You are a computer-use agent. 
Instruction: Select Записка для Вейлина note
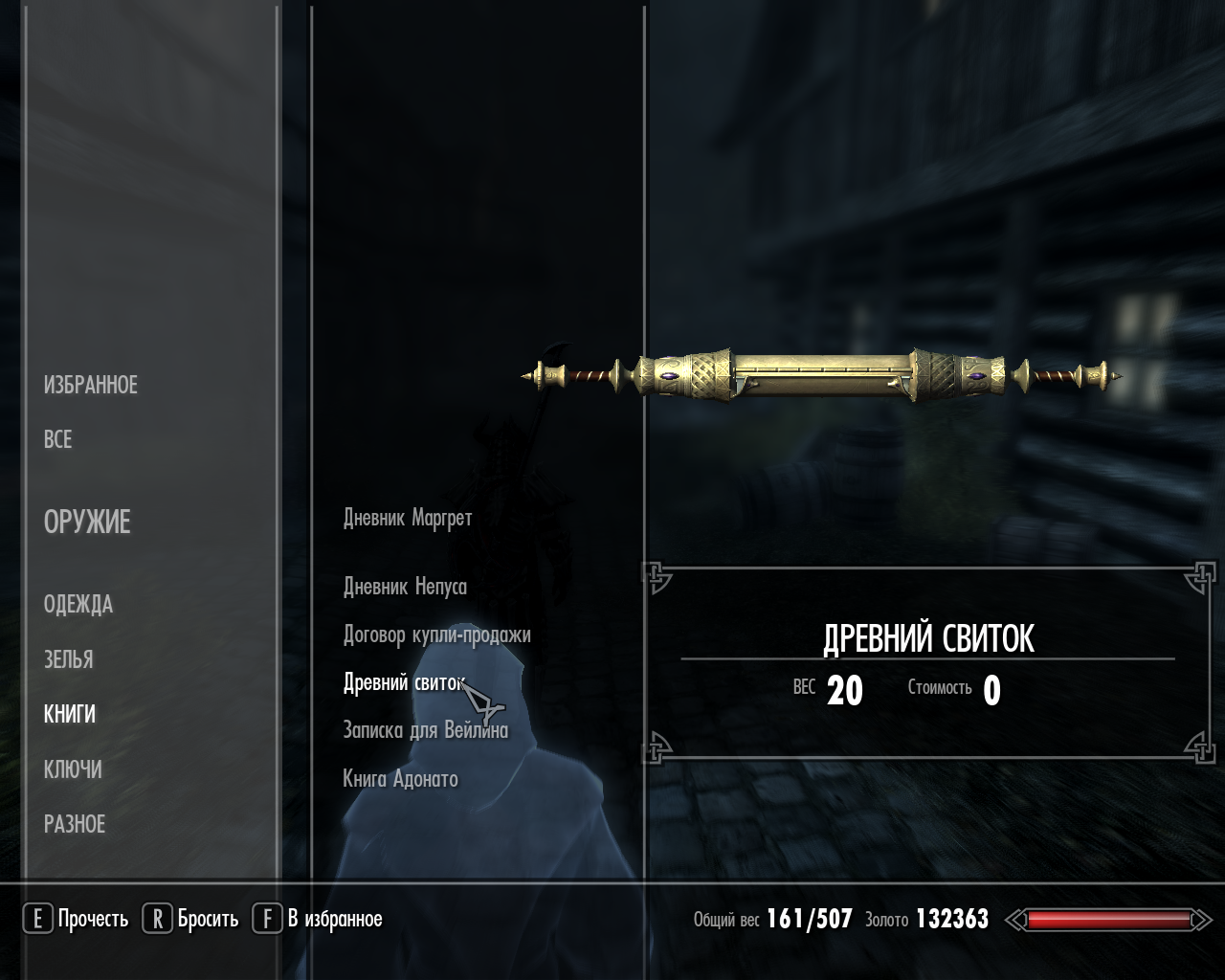(x=426, y=730)
